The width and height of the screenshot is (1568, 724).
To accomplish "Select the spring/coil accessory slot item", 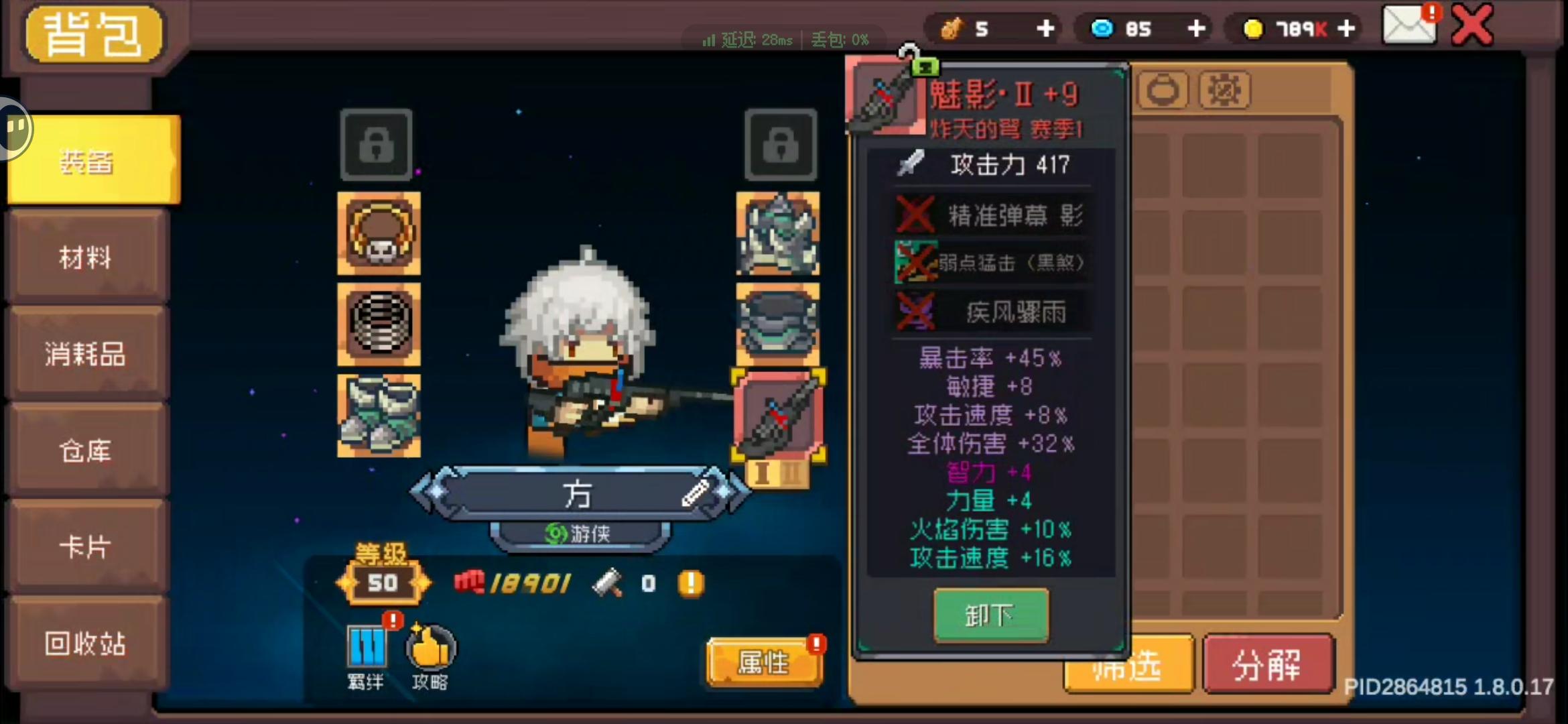I will pyautogui.click(x=378, y=325).
